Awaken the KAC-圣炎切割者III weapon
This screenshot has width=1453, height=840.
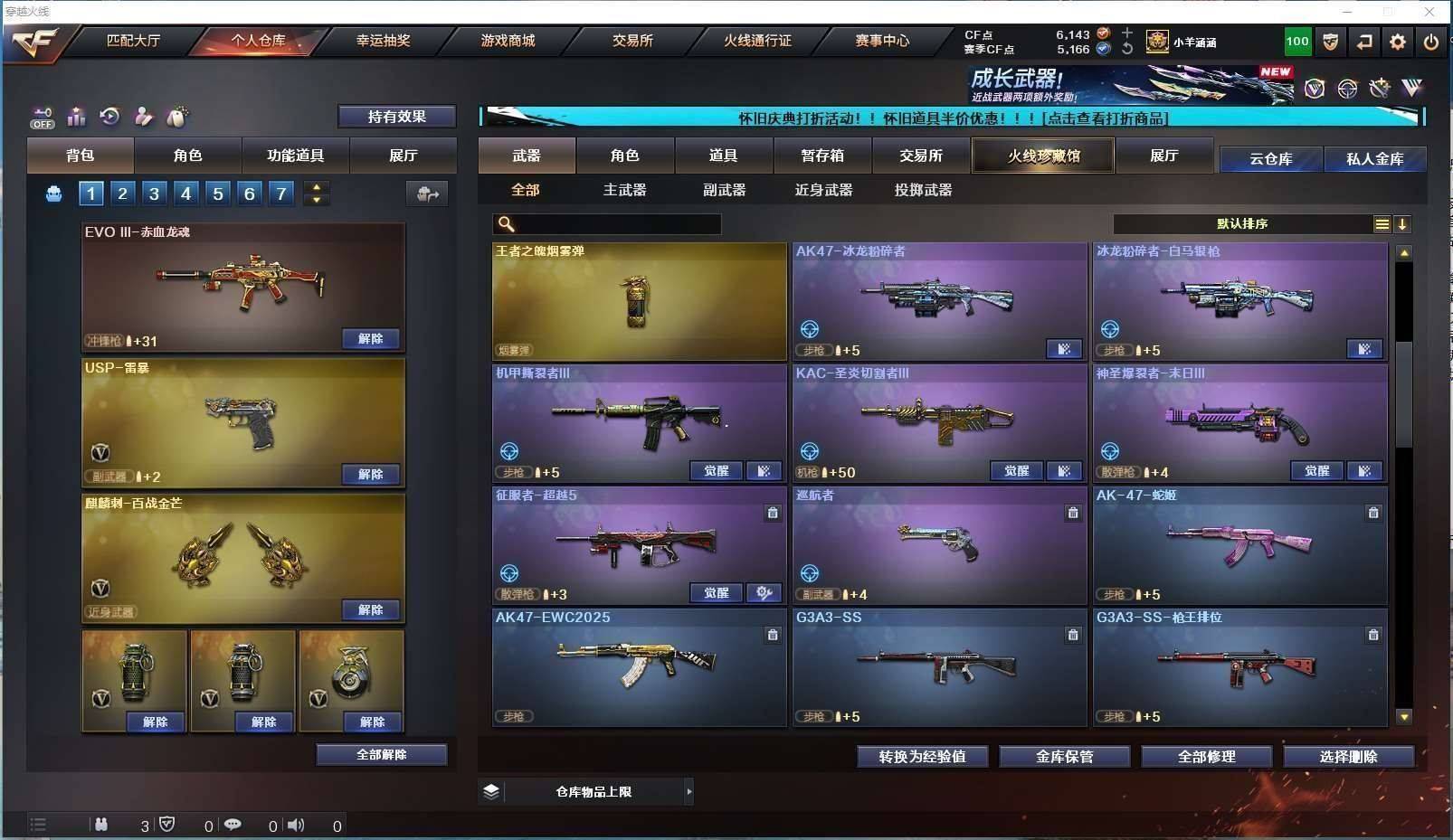(x=1016, y=471)
